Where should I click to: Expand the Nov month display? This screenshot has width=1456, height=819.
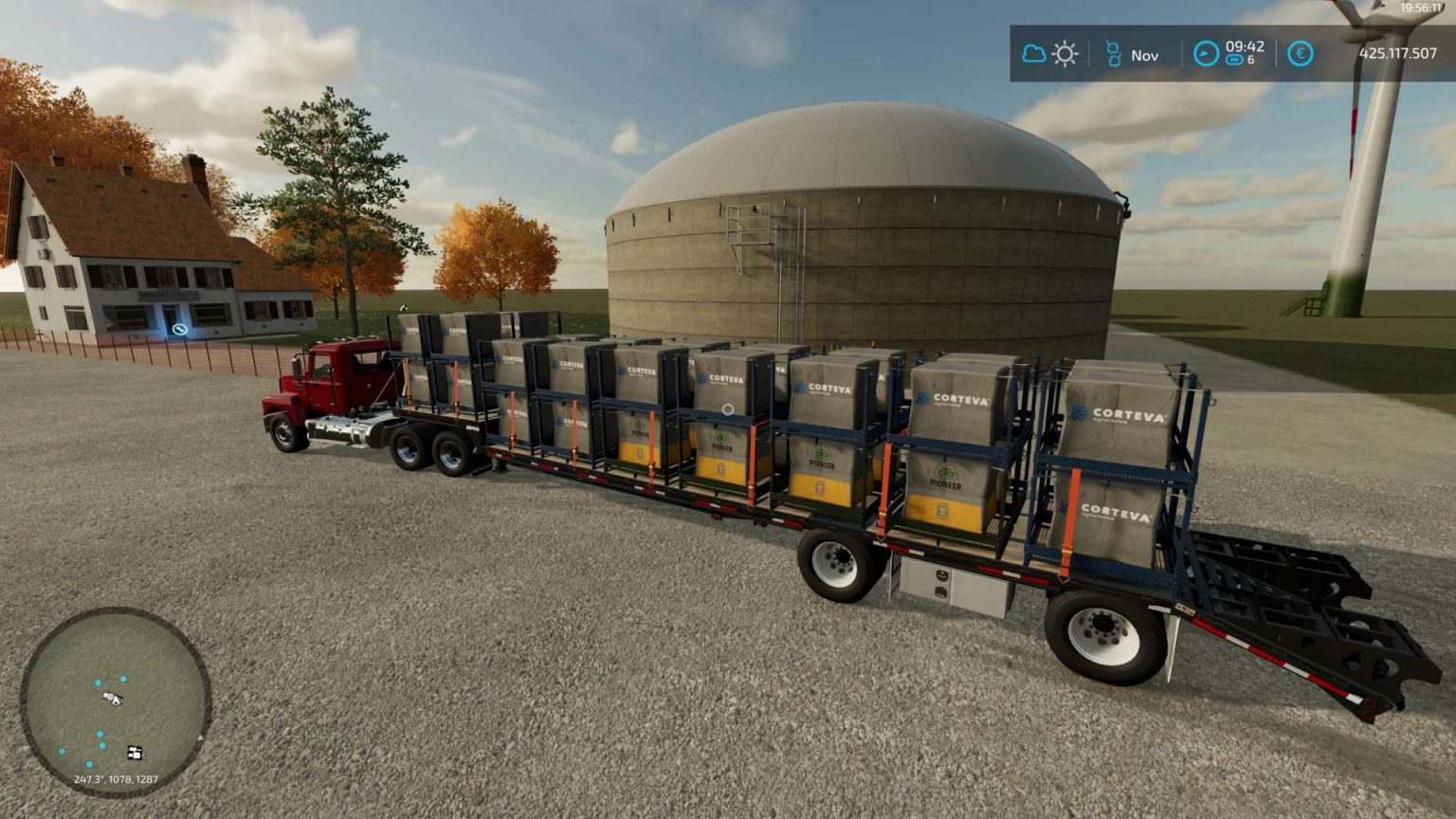click(x=1145, y=55)
